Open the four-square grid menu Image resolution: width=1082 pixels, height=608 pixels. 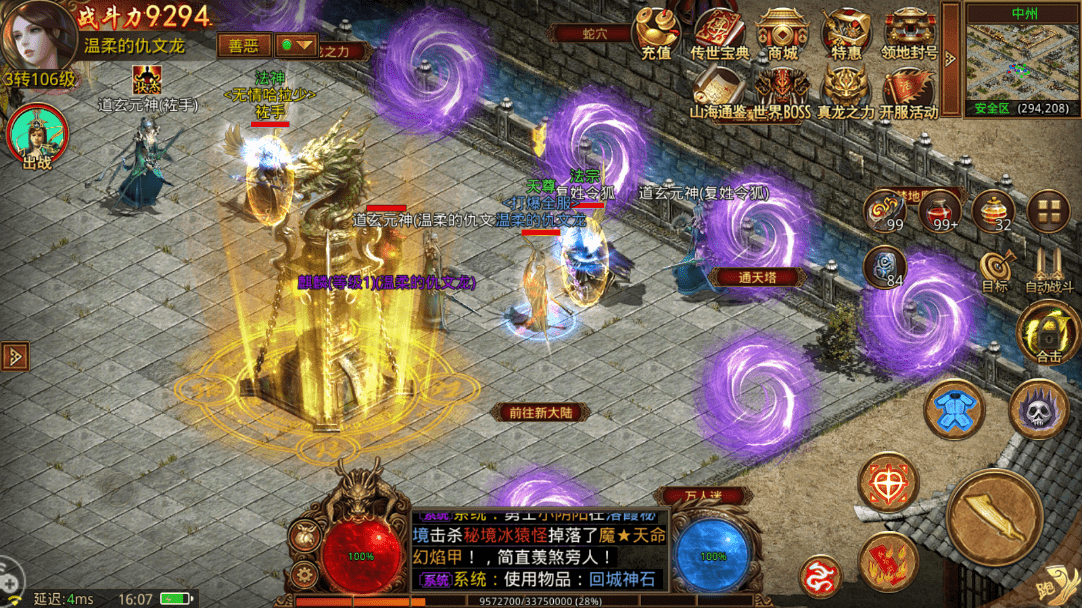click(1048, 209)
